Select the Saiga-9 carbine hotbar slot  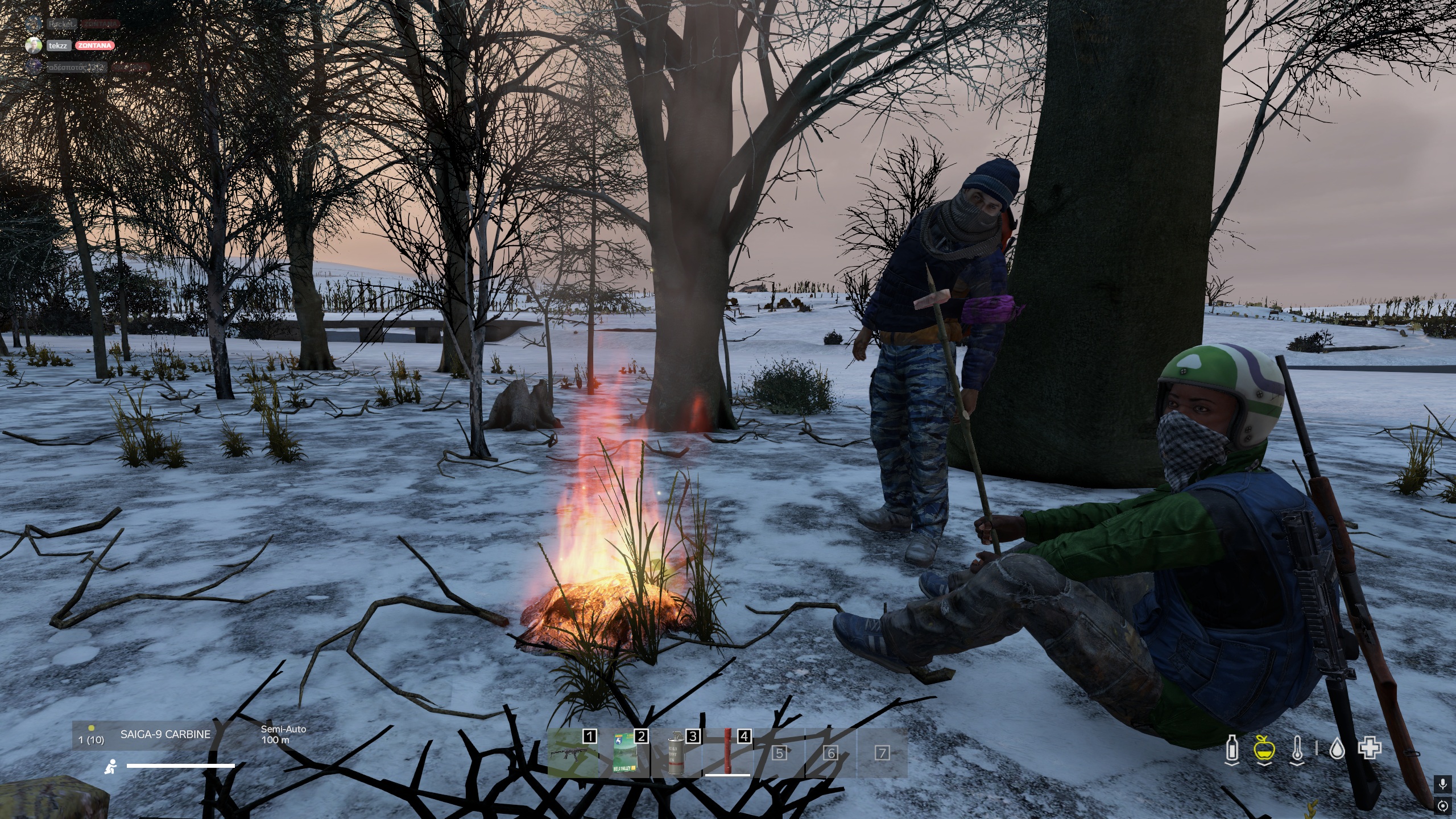[572, 752]
